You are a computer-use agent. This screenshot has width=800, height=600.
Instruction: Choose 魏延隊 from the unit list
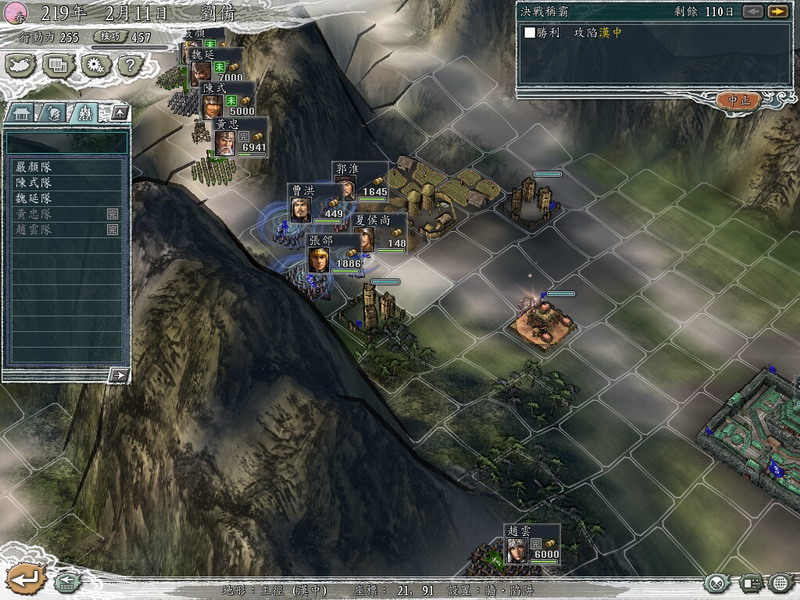pyautogui.click(x=34, y=198)
